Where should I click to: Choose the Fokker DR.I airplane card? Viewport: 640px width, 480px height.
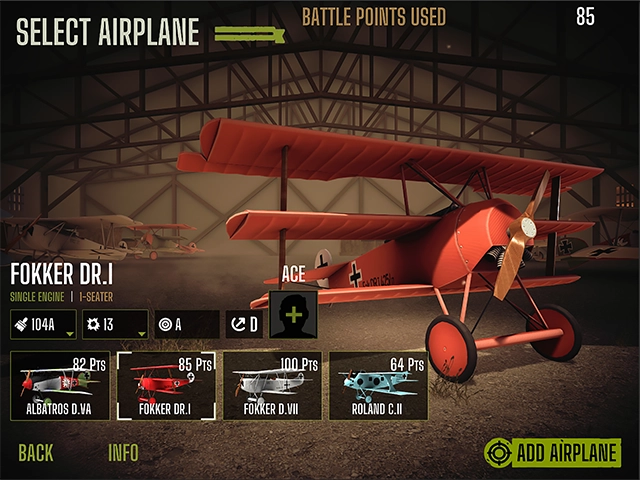(x=164, y=385)
